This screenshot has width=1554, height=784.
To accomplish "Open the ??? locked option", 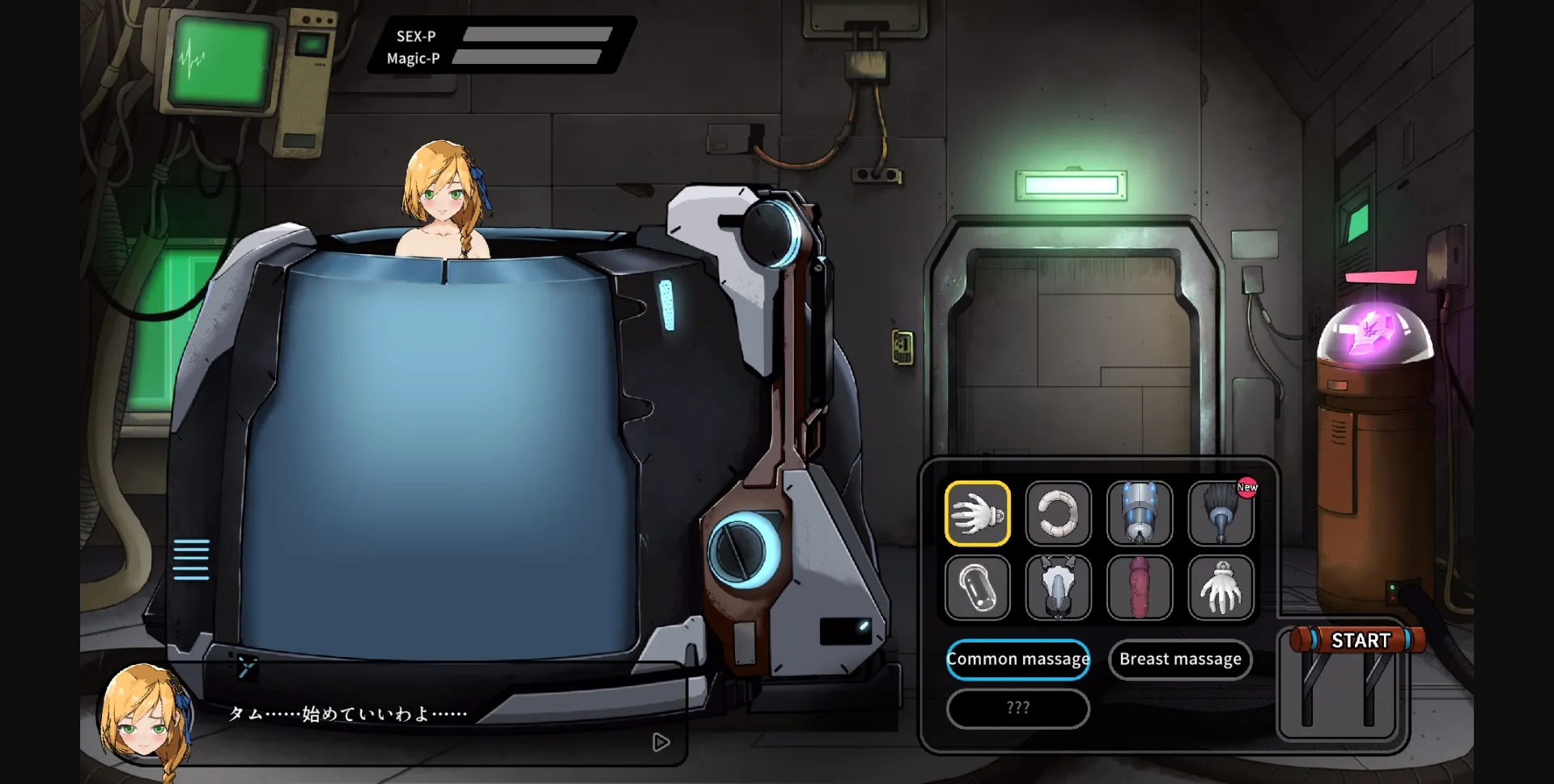I will tap(1018, 709).
